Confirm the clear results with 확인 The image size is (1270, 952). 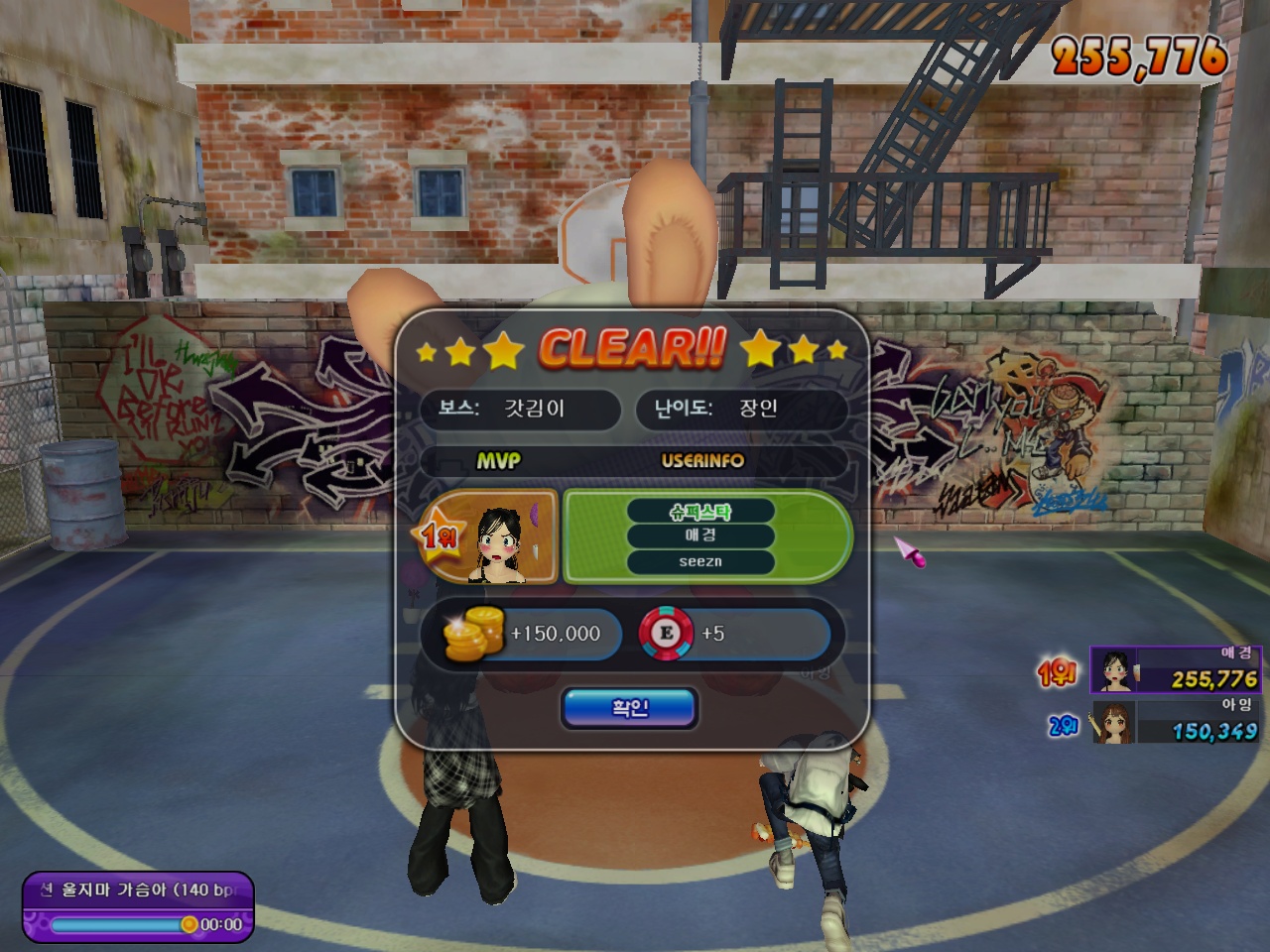pyautogui.click(x=630, y=708)
